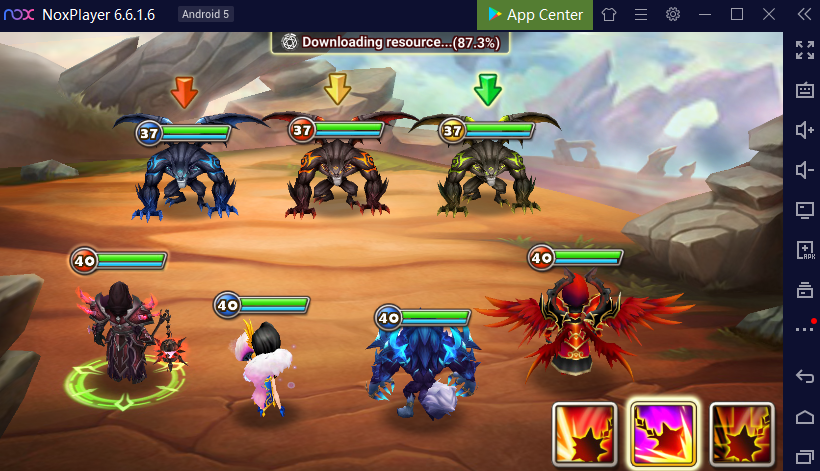This screenshot has width=820, height=471.
Task: Open NoxPlayer settings gear
Action: 673,15
